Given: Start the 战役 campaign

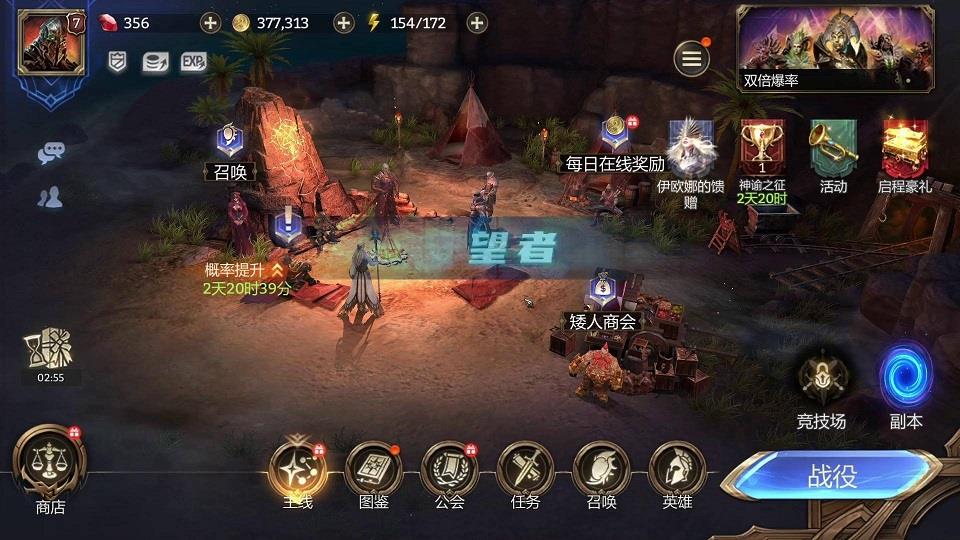Looking at the screenshot, I should coord(832,476).
